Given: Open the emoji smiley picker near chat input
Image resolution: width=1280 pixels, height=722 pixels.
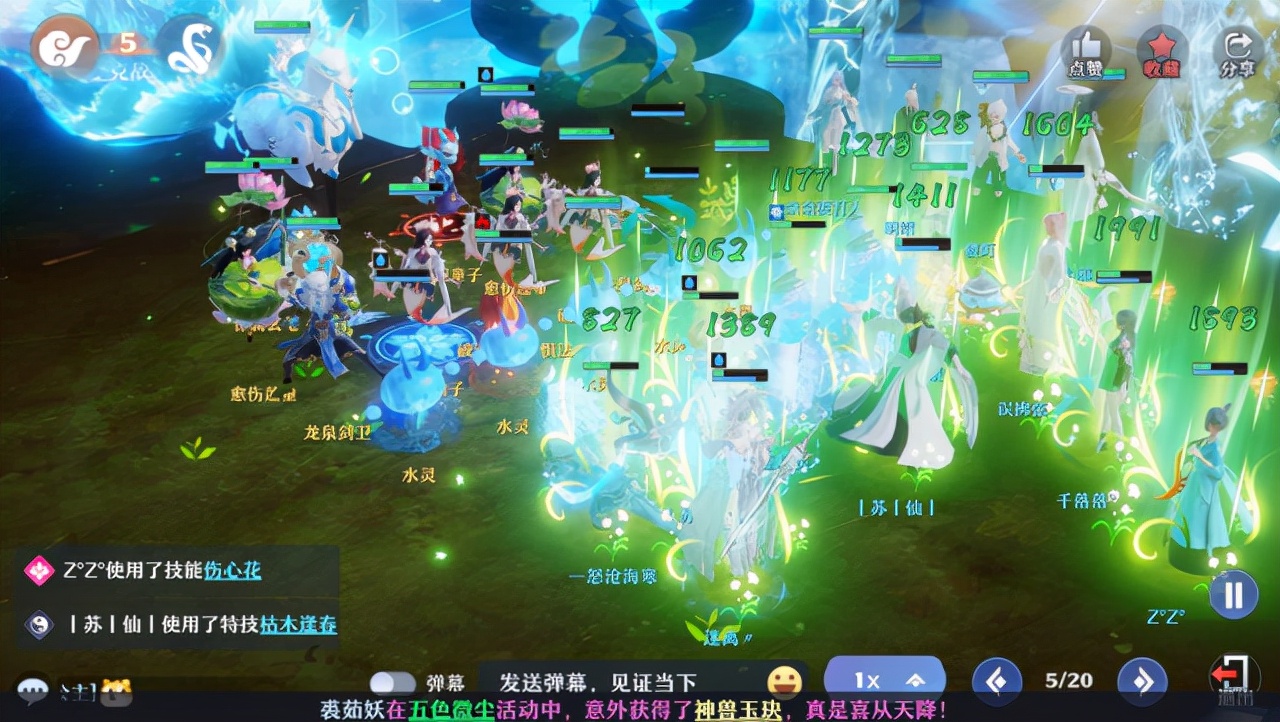Looking at the screenshot, I should point(785,682).
